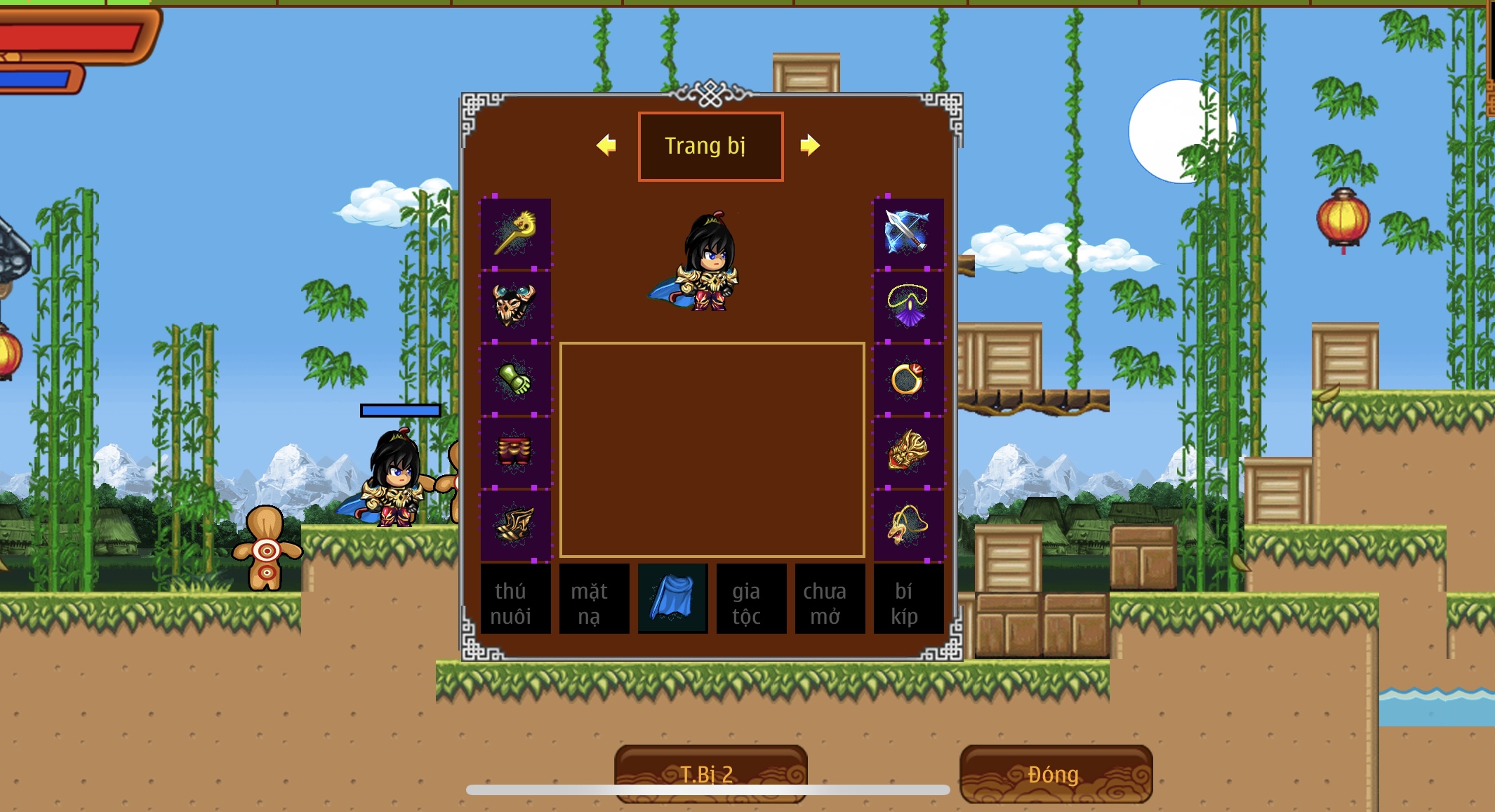Image resolution: width=1495 pixels, height=812 pixels.
Task: Go to previous panel with left arrow
Action: coord(606,145)
